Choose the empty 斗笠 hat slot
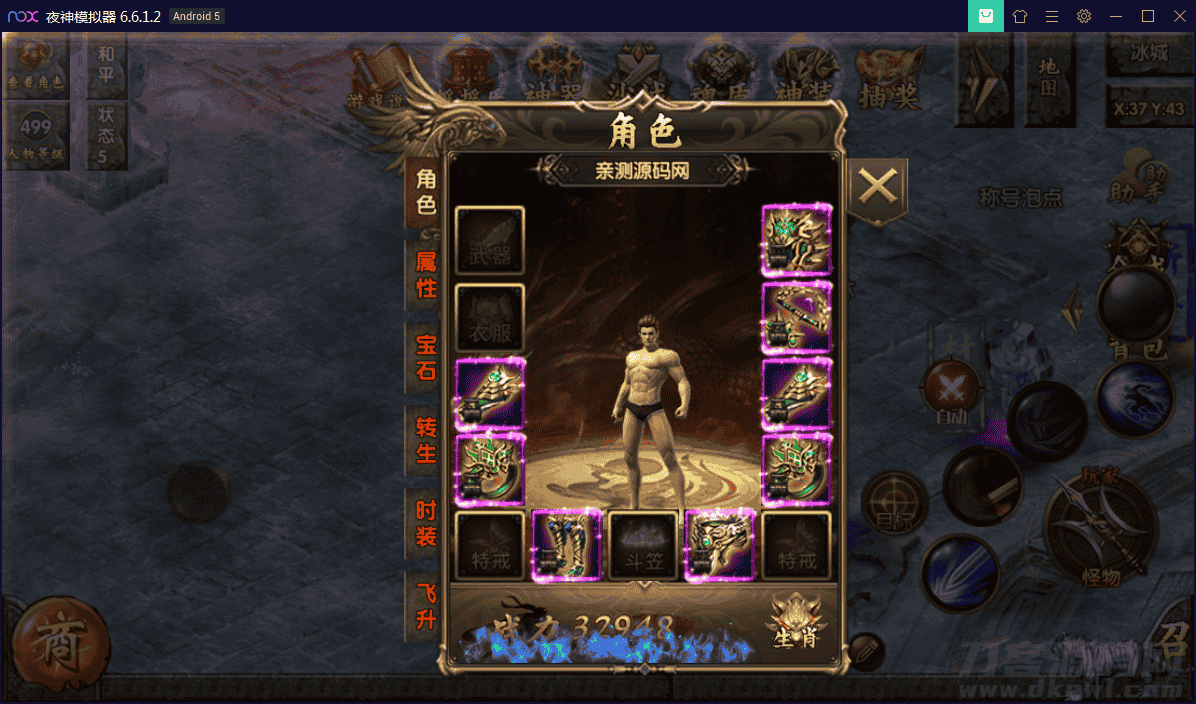The image size is (1196, 704). [644, 546]
